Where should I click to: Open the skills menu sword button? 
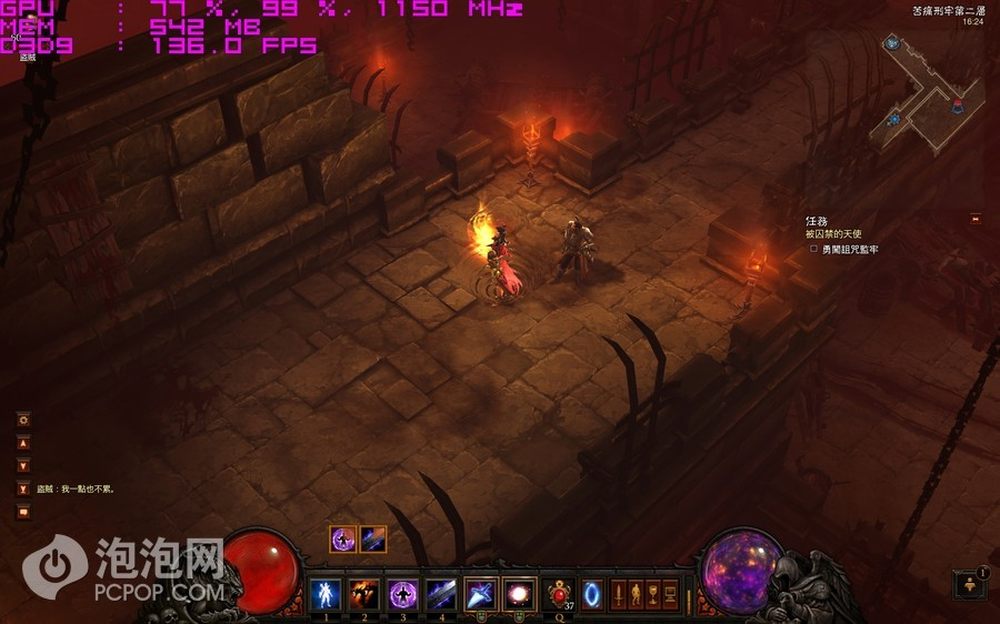point(618,592)
